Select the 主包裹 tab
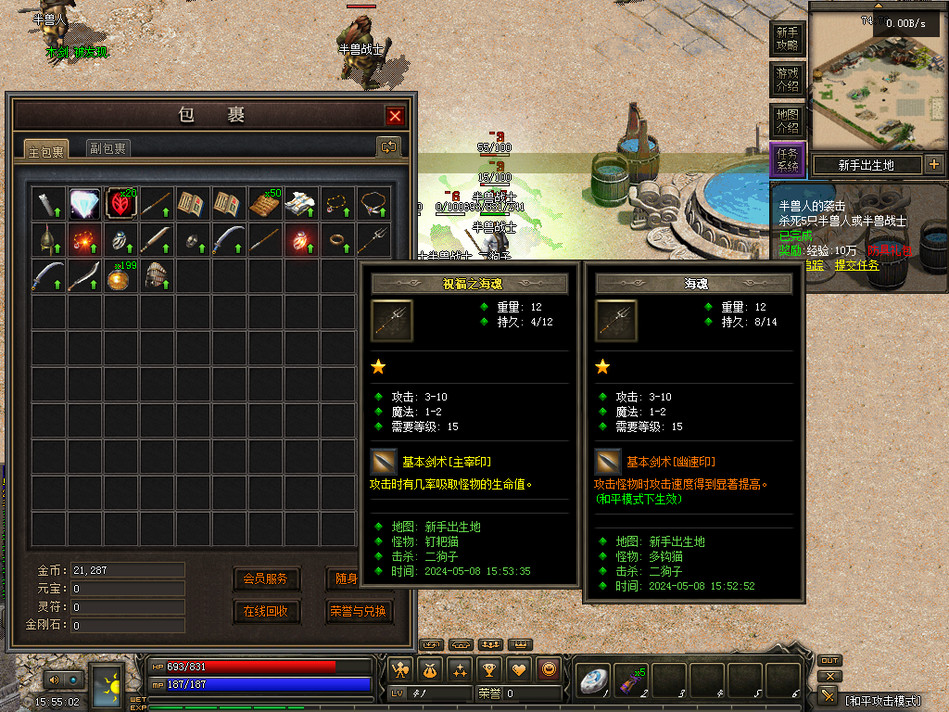The image size is (949, 712). (46, 151)
